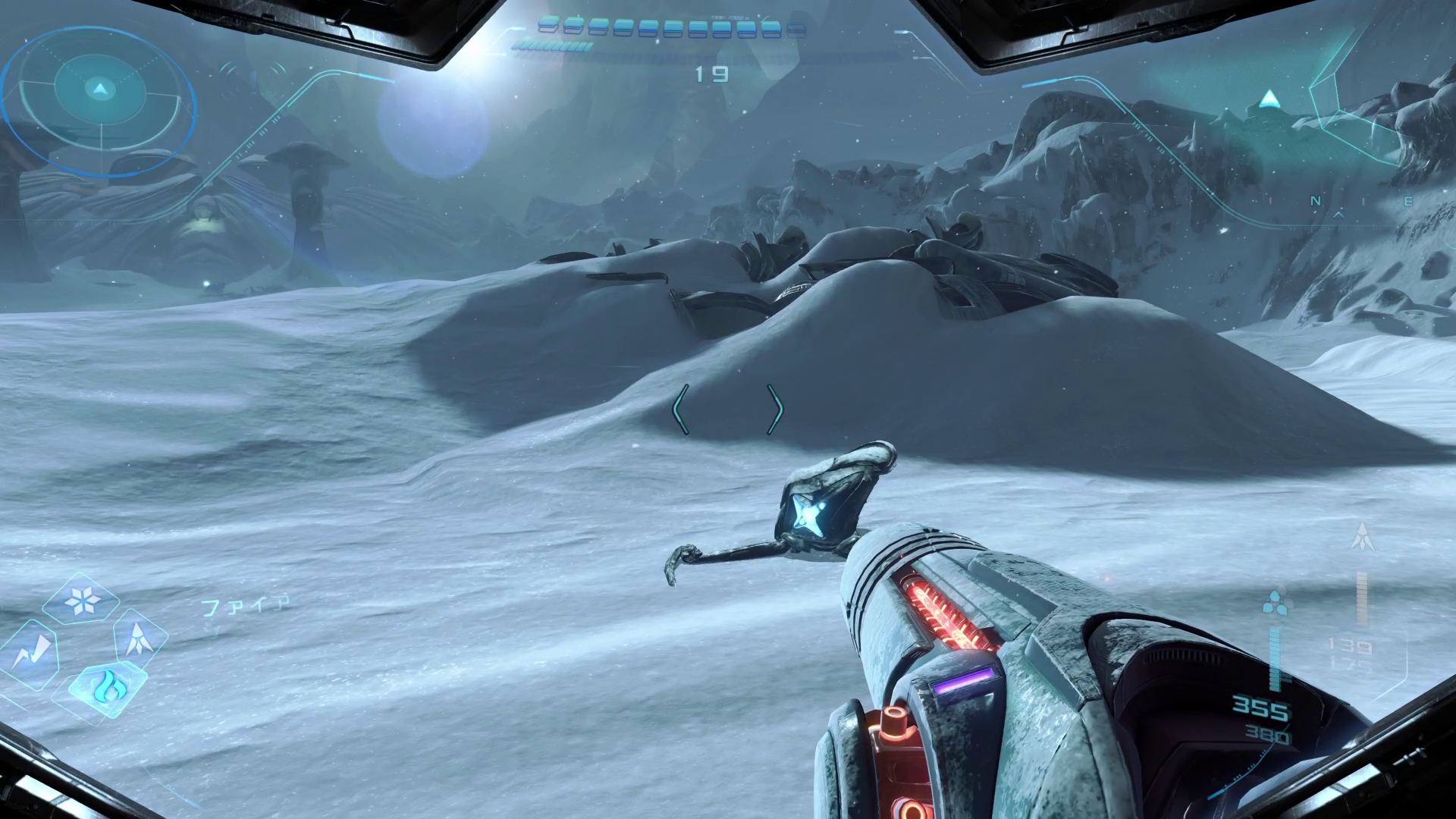Click the three-droplet elemental ammo icon
Viewport: 1456px width, 819px height.
[1276, 601]
